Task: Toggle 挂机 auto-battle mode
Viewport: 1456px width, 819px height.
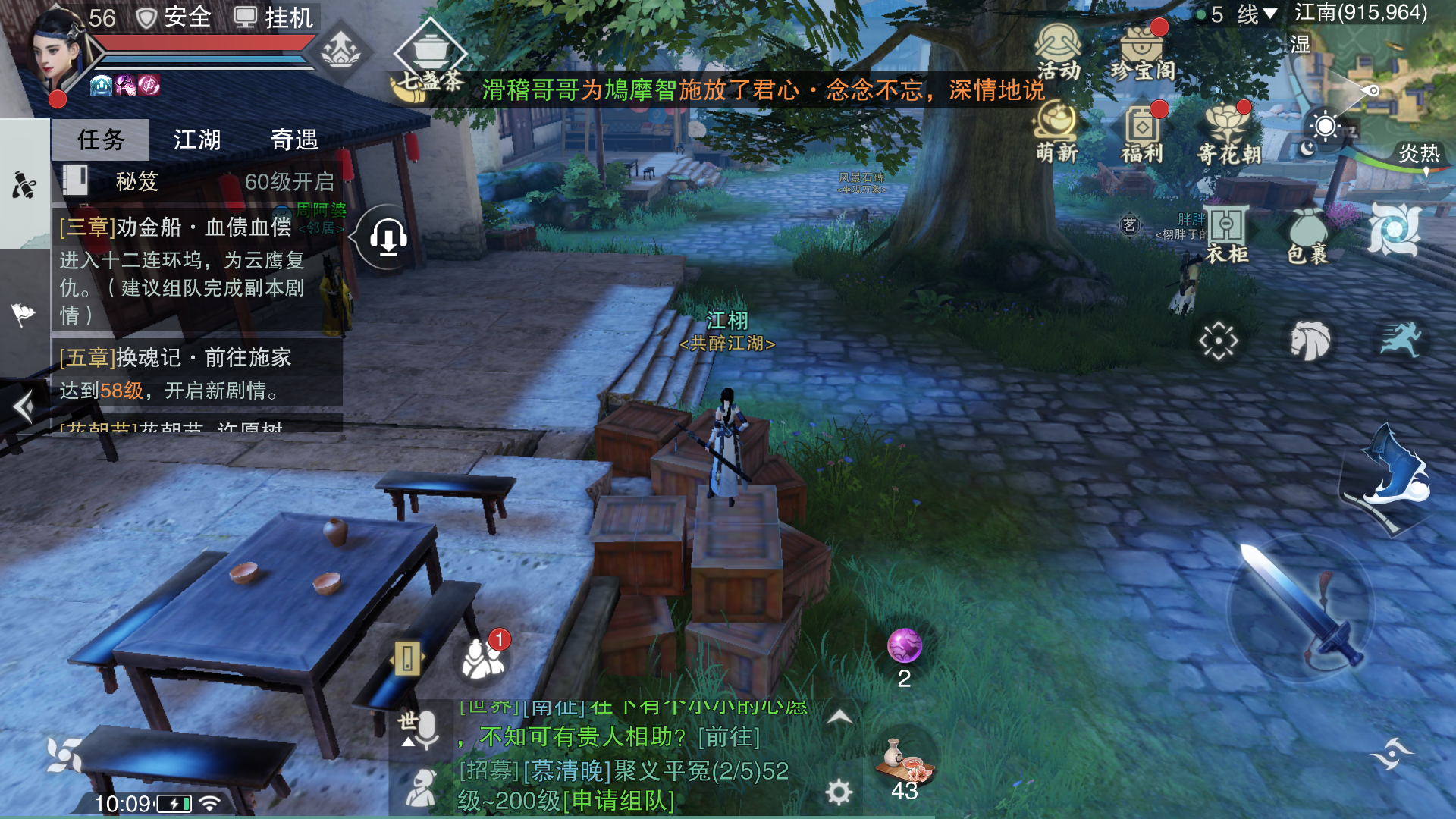Action: pos(275,17)
